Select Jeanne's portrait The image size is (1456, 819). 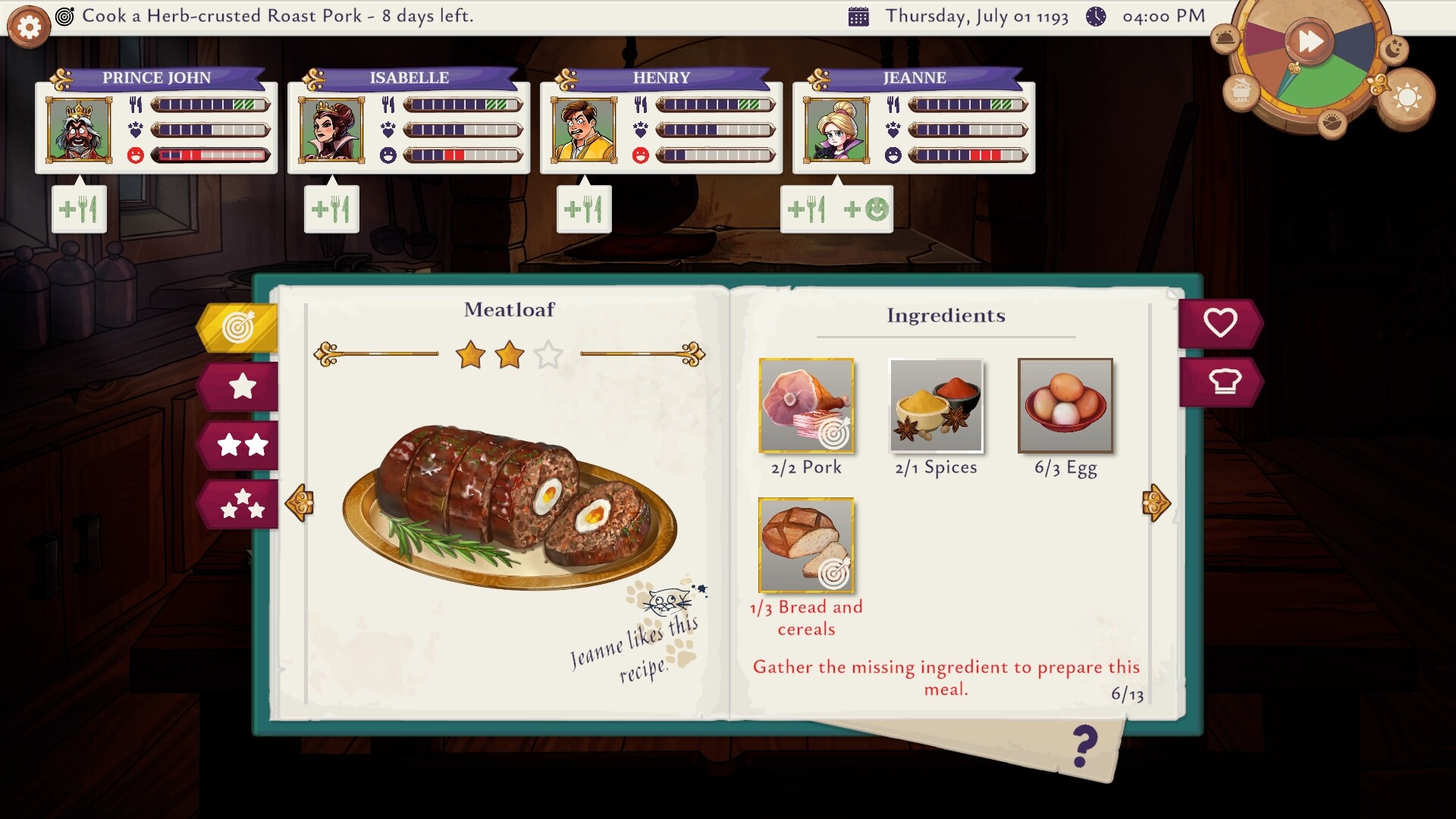point(836,130)
